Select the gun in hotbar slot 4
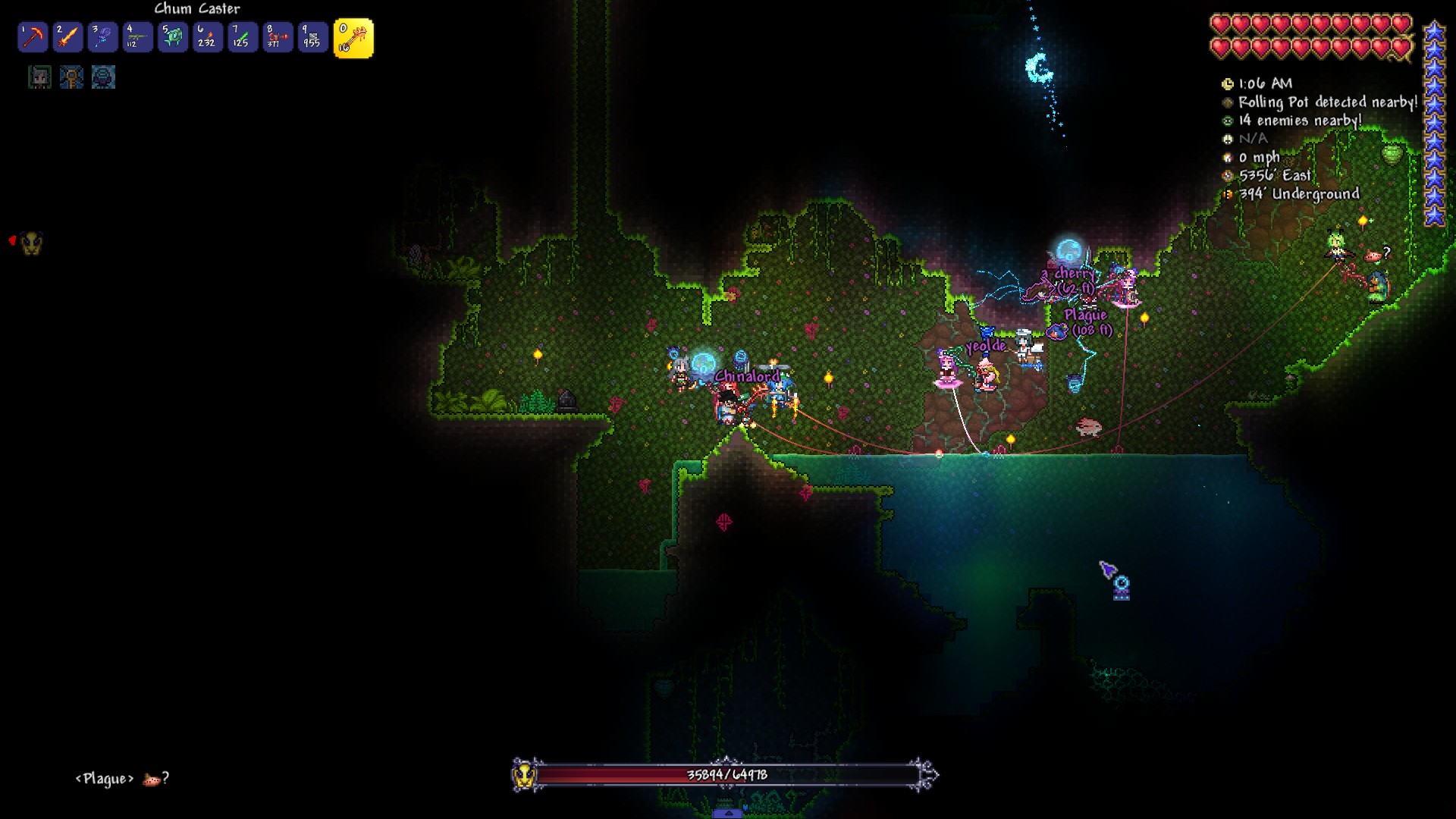This screenshot has height=819, width=1456. [x=137, y=38]
